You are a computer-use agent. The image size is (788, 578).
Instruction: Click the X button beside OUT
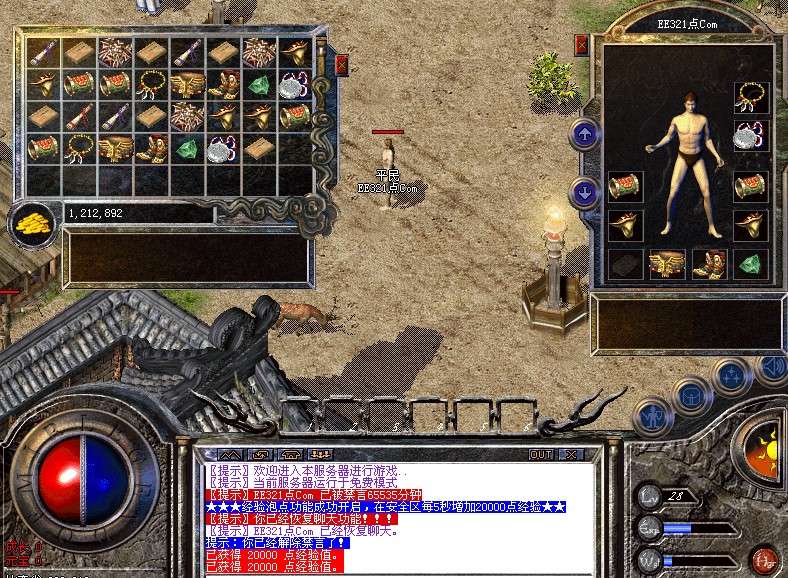tap(571, 454)
